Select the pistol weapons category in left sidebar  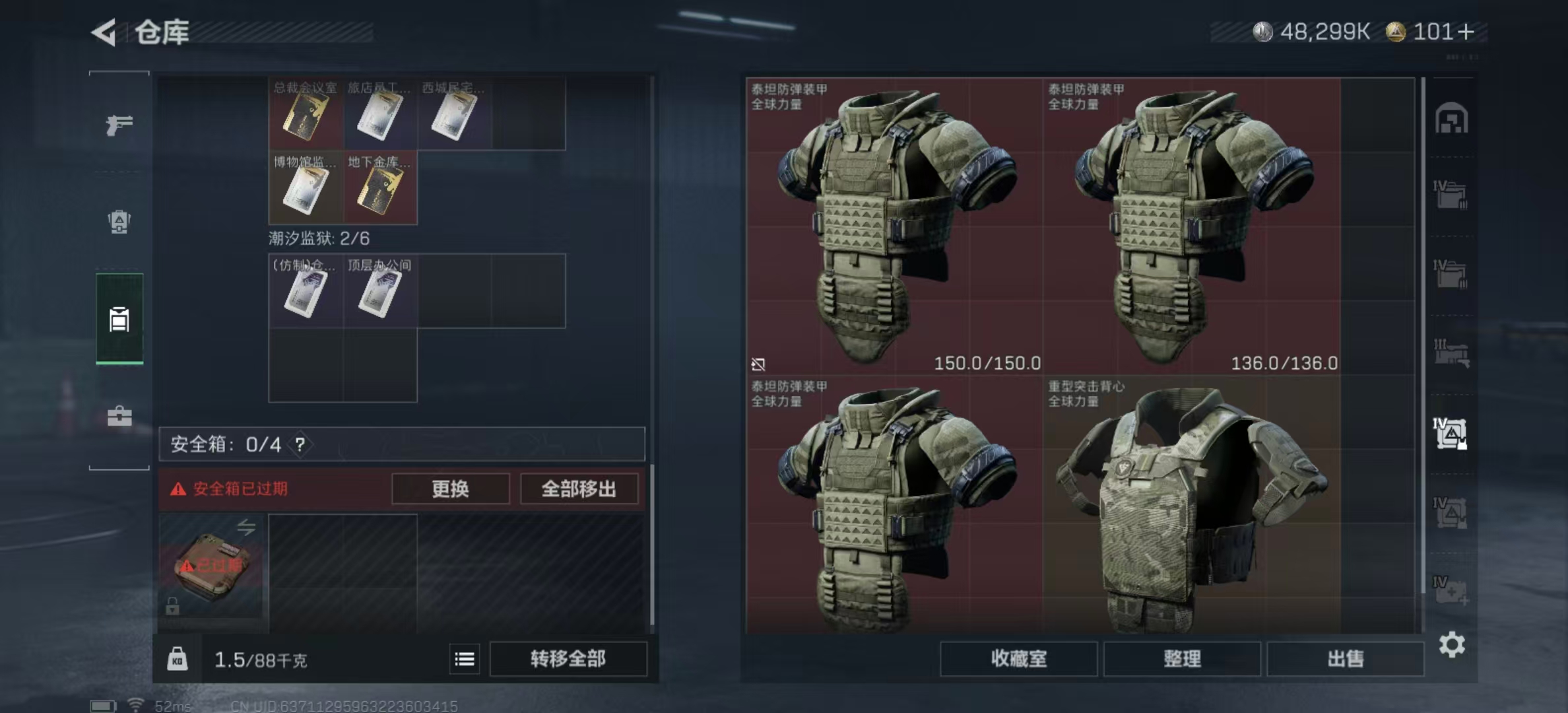point(119,124)
